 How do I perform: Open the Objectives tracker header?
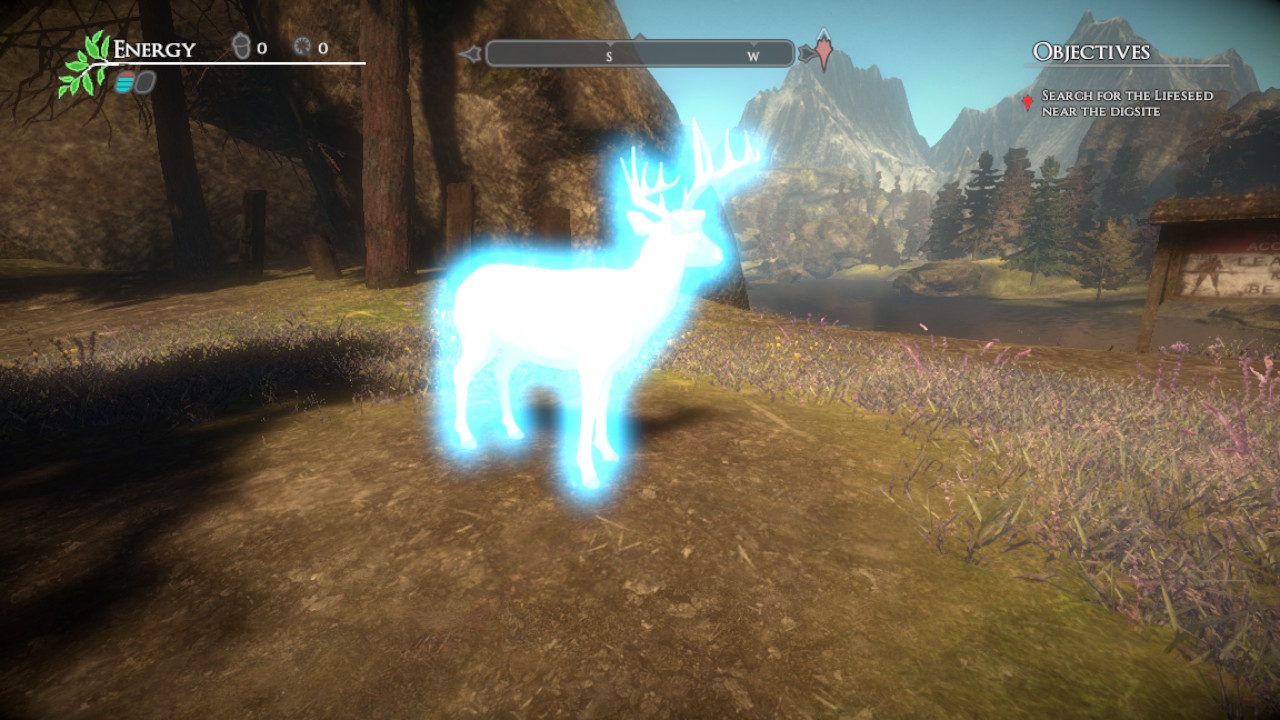(1091, 52)
